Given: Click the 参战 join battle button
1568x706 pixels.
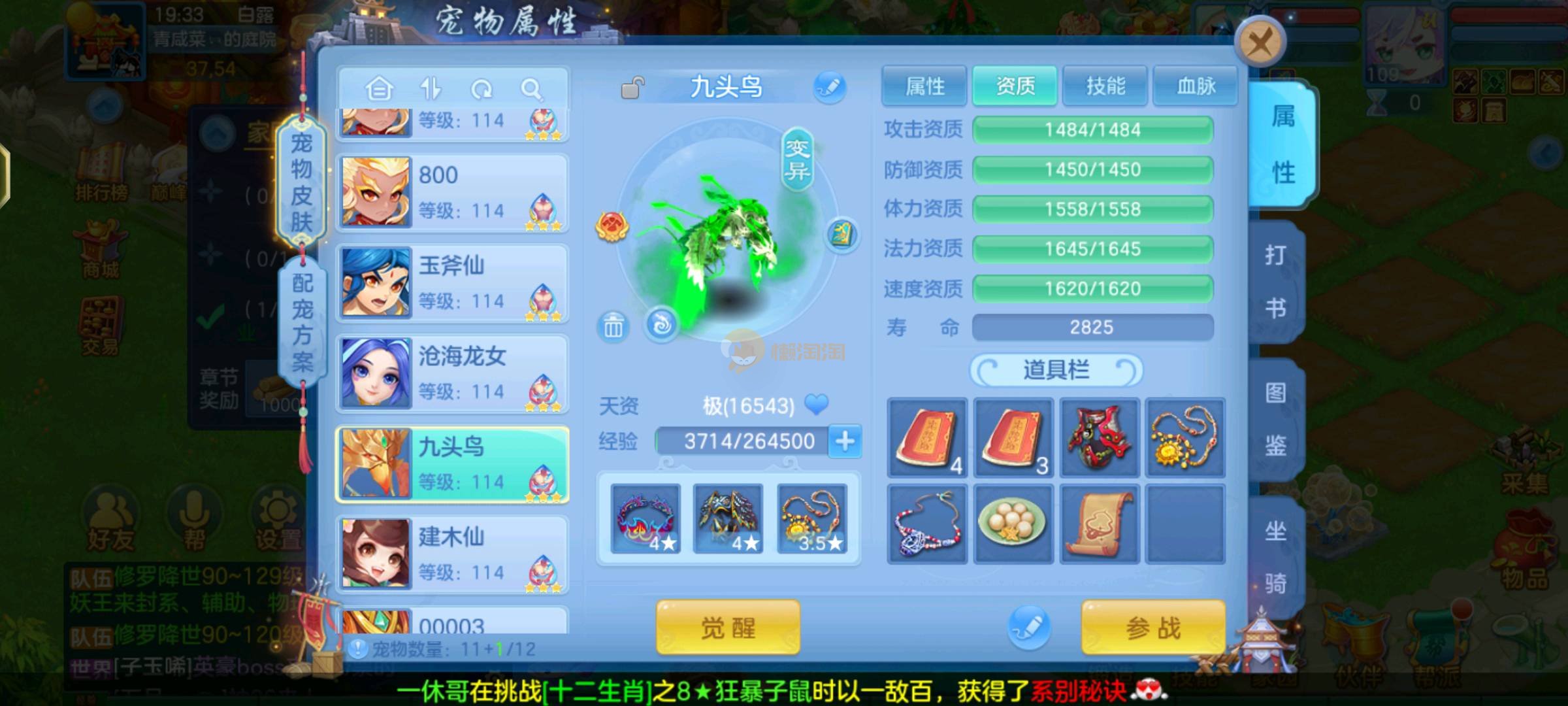Looking at the screenshot, I should coord(1153,628).
